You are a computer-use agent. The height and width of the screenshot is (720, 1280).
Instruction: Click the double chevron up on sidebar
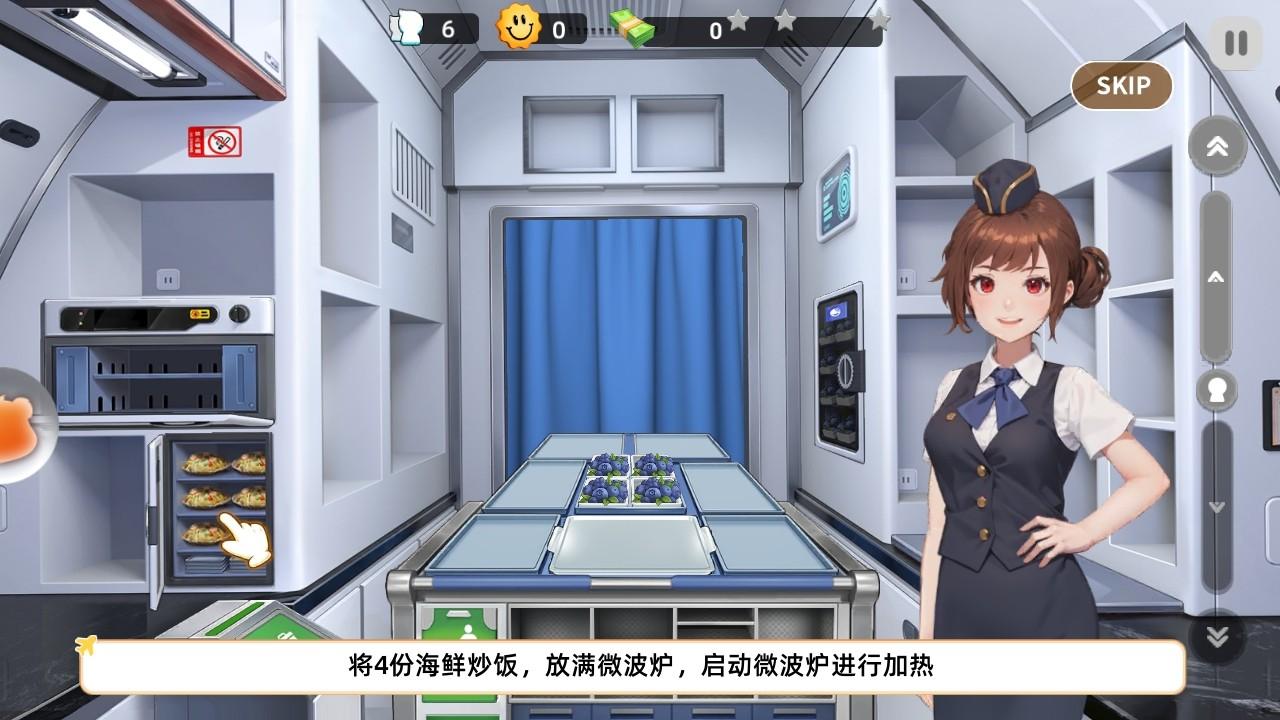point(1215,147)
